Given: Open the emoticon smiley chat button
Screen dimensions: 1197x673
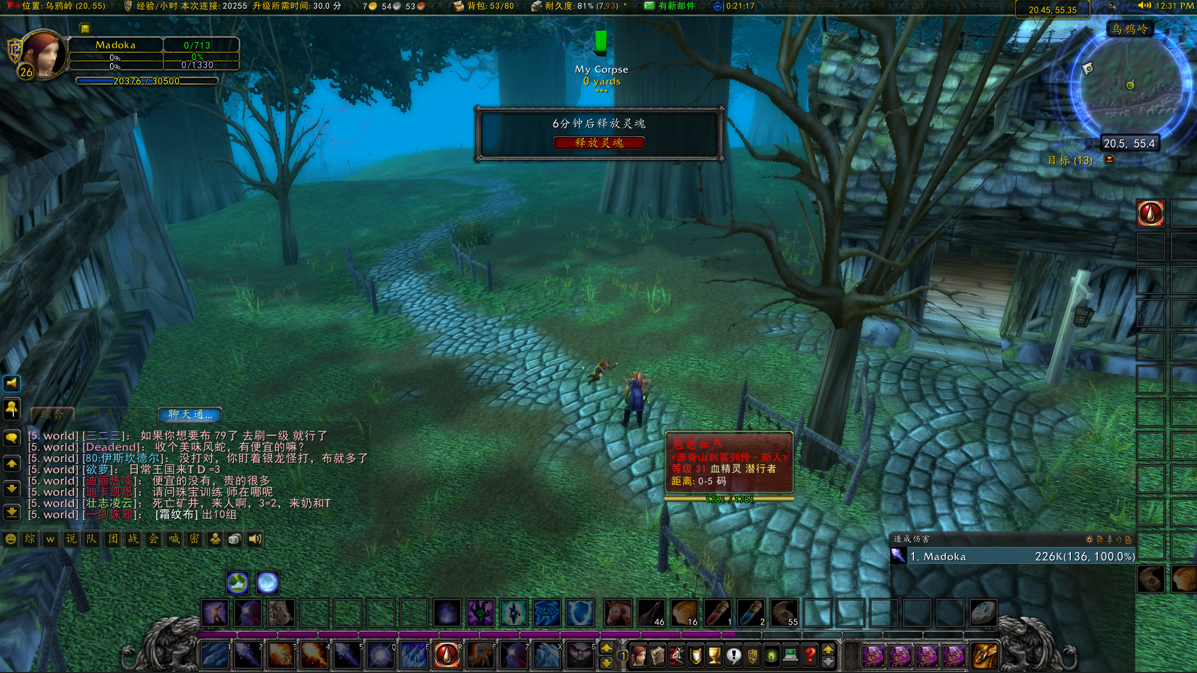Looking at the screenshot, I should click(x=11, y=539).
